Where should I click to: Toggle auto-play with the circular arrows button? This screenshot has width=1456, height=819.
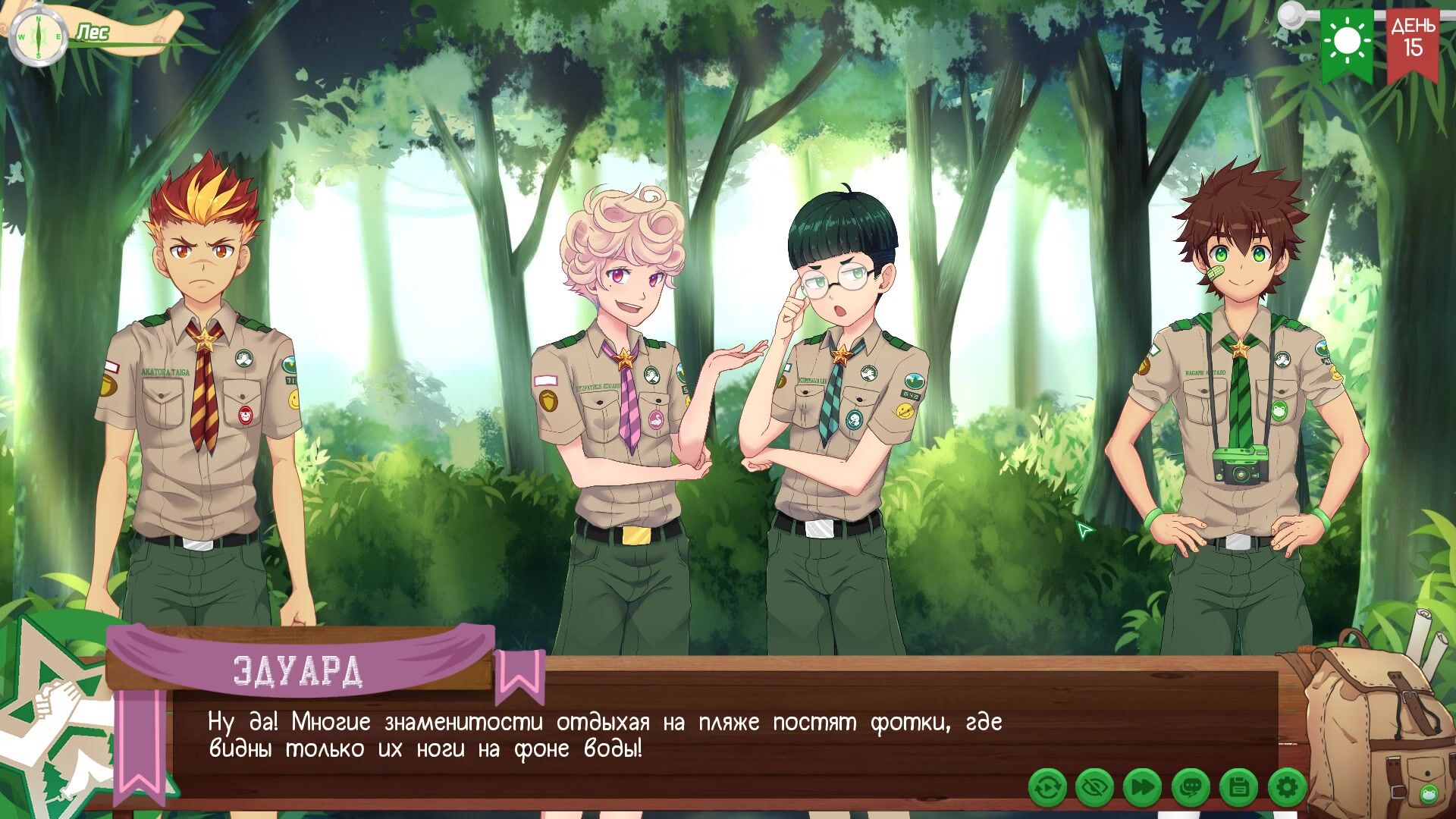pos(1048,787)
